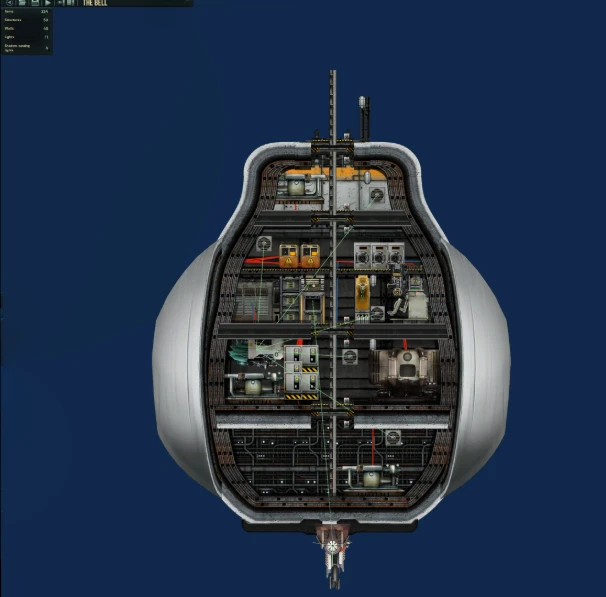Start test mode with the play button

tap(47, 4)
